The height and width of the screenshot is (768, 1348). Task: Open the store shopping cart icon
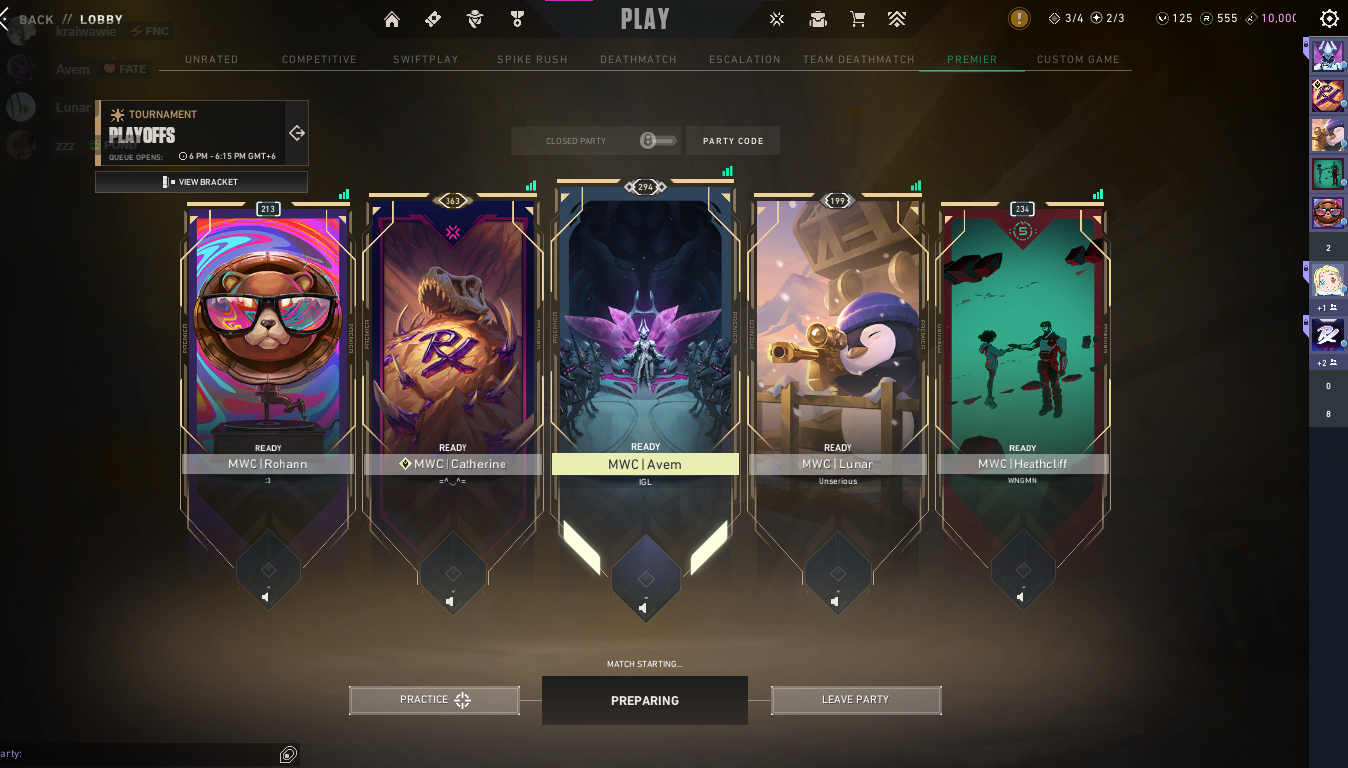pyautogui.click(x=857, y=19)
